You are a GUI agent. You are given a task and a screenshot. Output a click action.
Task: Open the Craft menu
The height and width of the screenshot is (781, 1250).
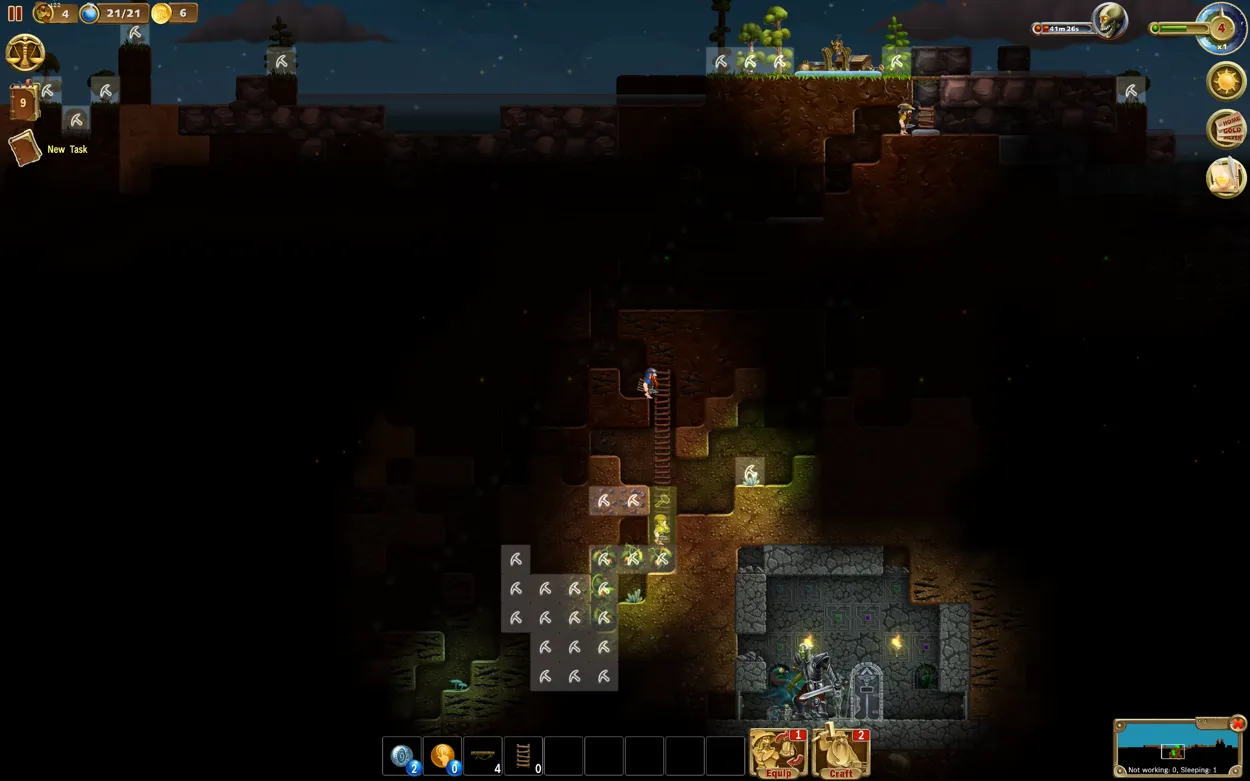point(840,753)
